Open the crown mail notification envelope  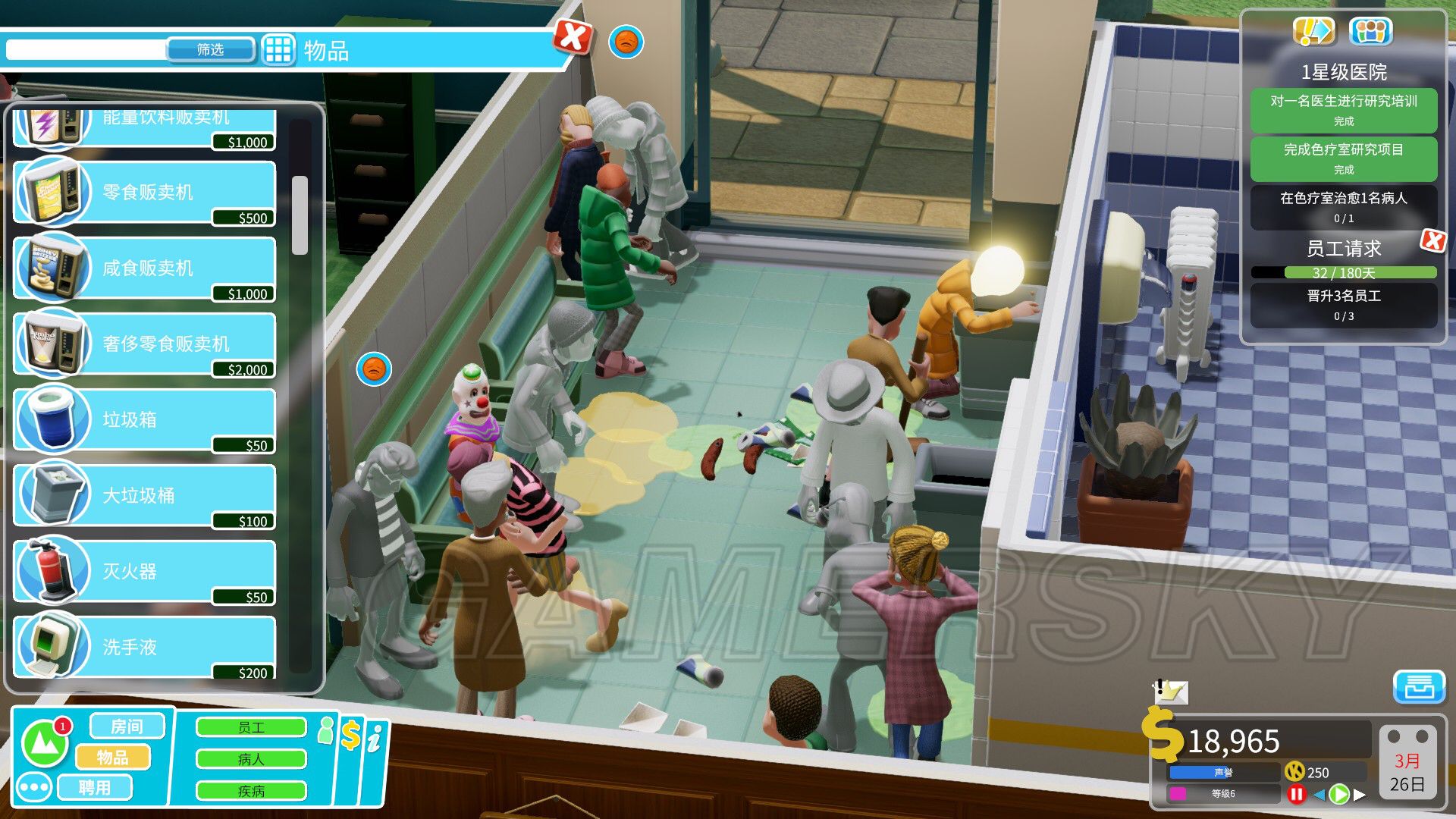tap(1170, 692)
